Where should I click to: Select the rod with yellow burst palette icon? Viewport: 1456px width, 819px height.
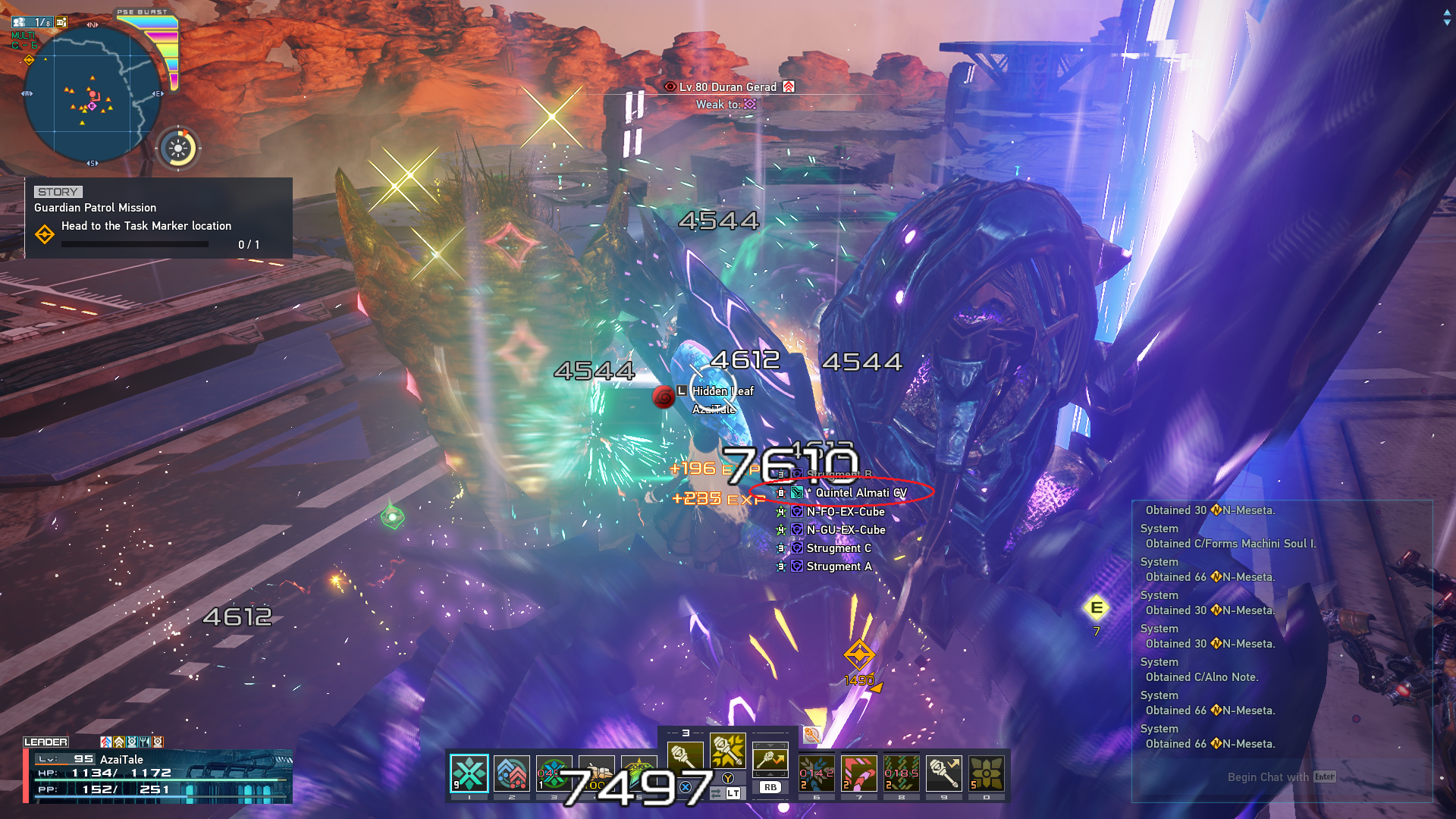728,751
